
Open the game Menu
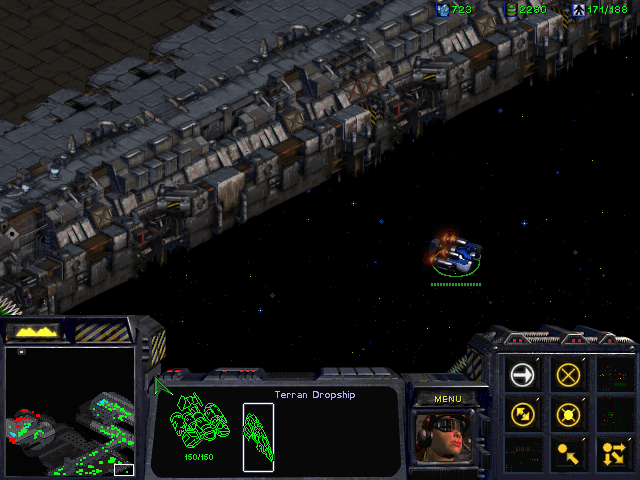[447, 399]
